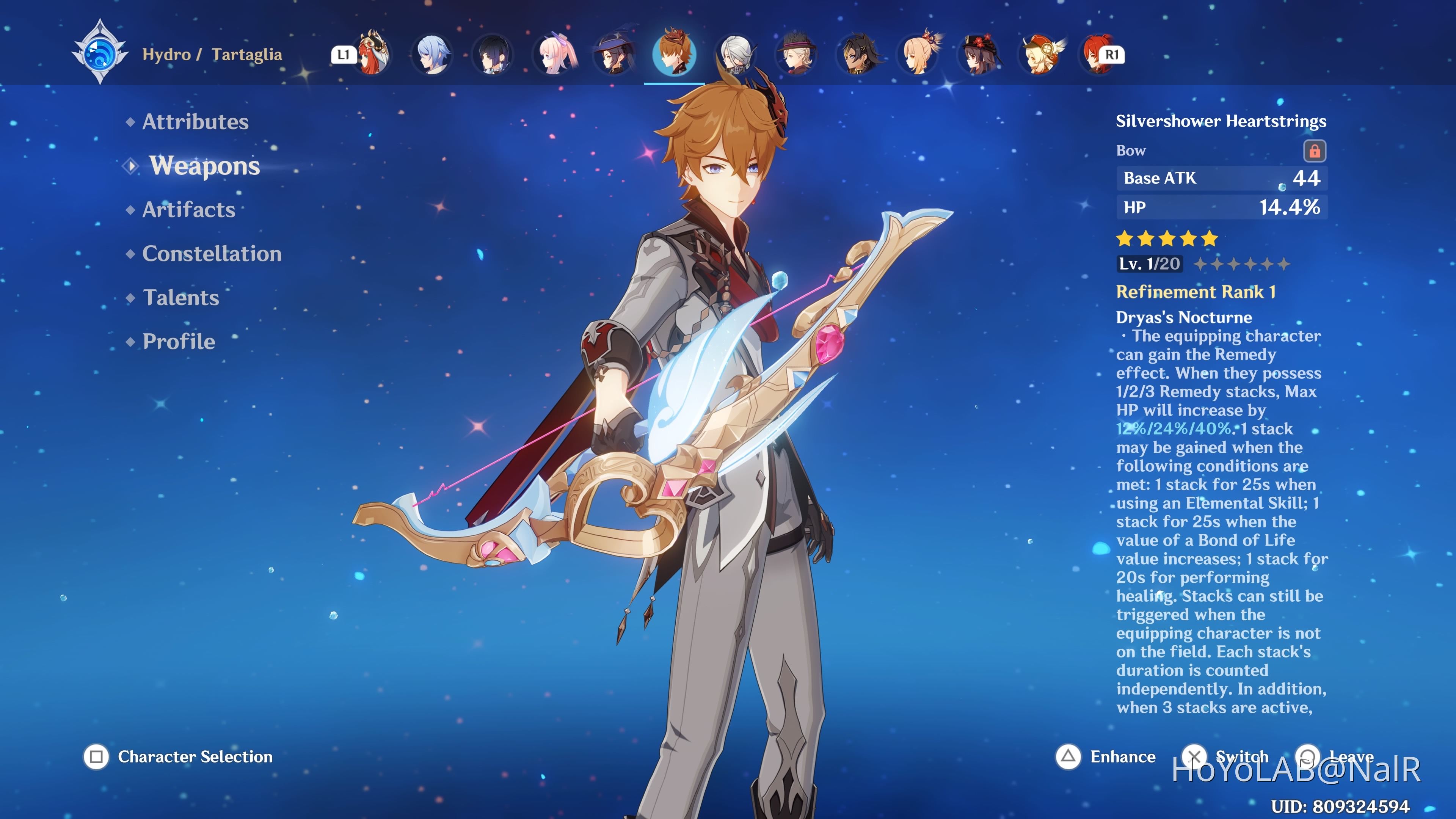Switch to the Artifacts tab

(188, 210)
